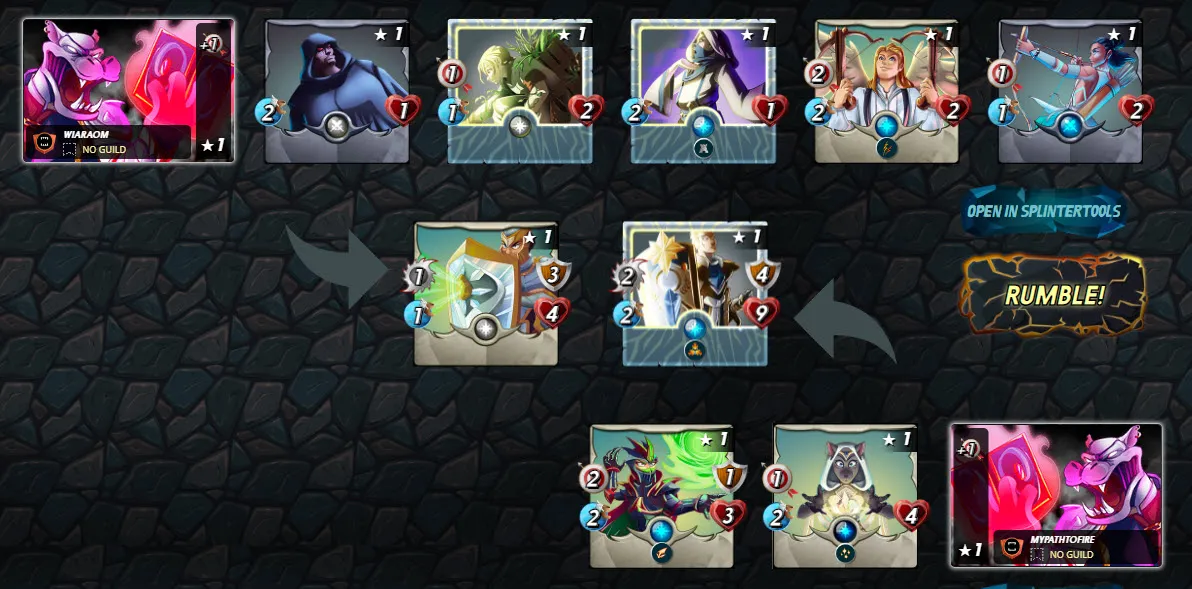Select the shield-bearing knight tank card
The width and height of the screenshot is (1192, 589).
(486, 294)
